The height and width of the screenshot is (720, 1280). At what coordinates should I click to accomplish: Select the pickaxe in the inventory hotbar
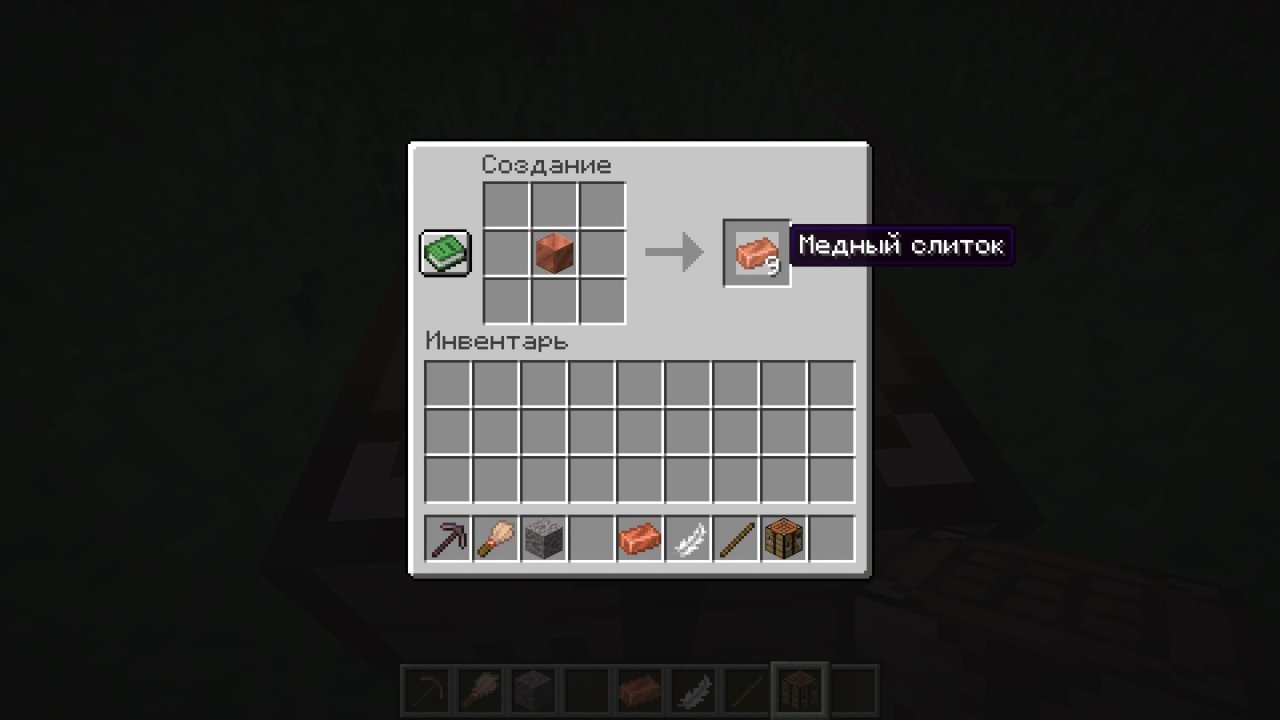pos(447,539)
